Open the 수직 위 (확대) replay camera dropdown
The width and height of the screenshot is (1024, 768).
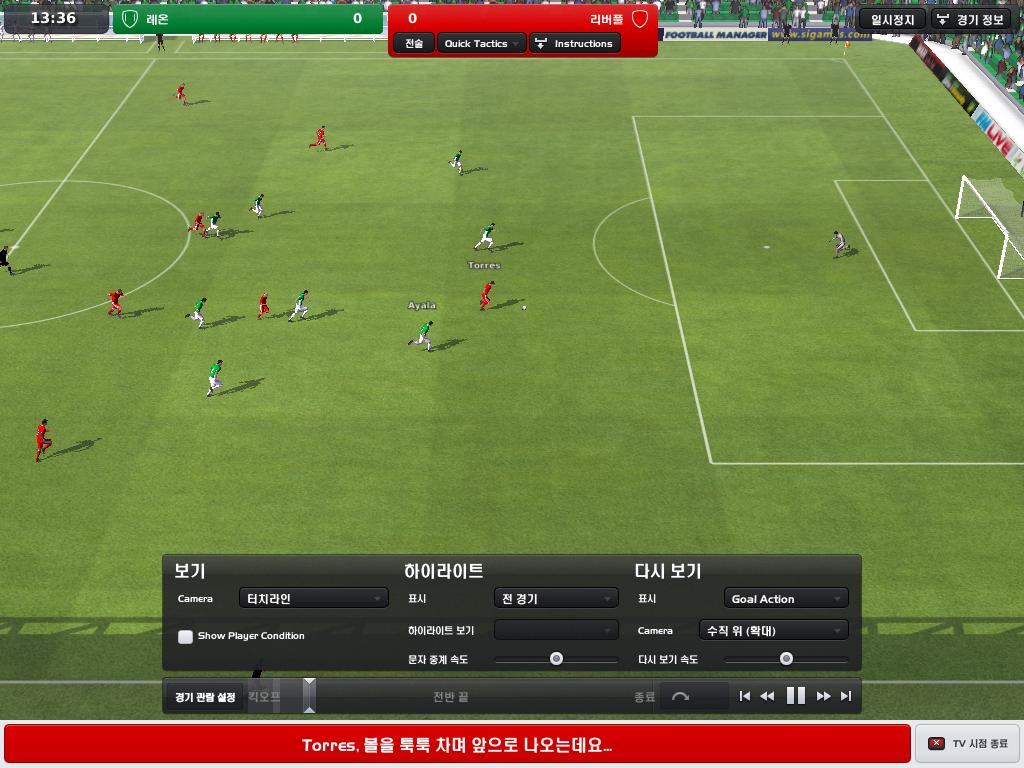773,630
